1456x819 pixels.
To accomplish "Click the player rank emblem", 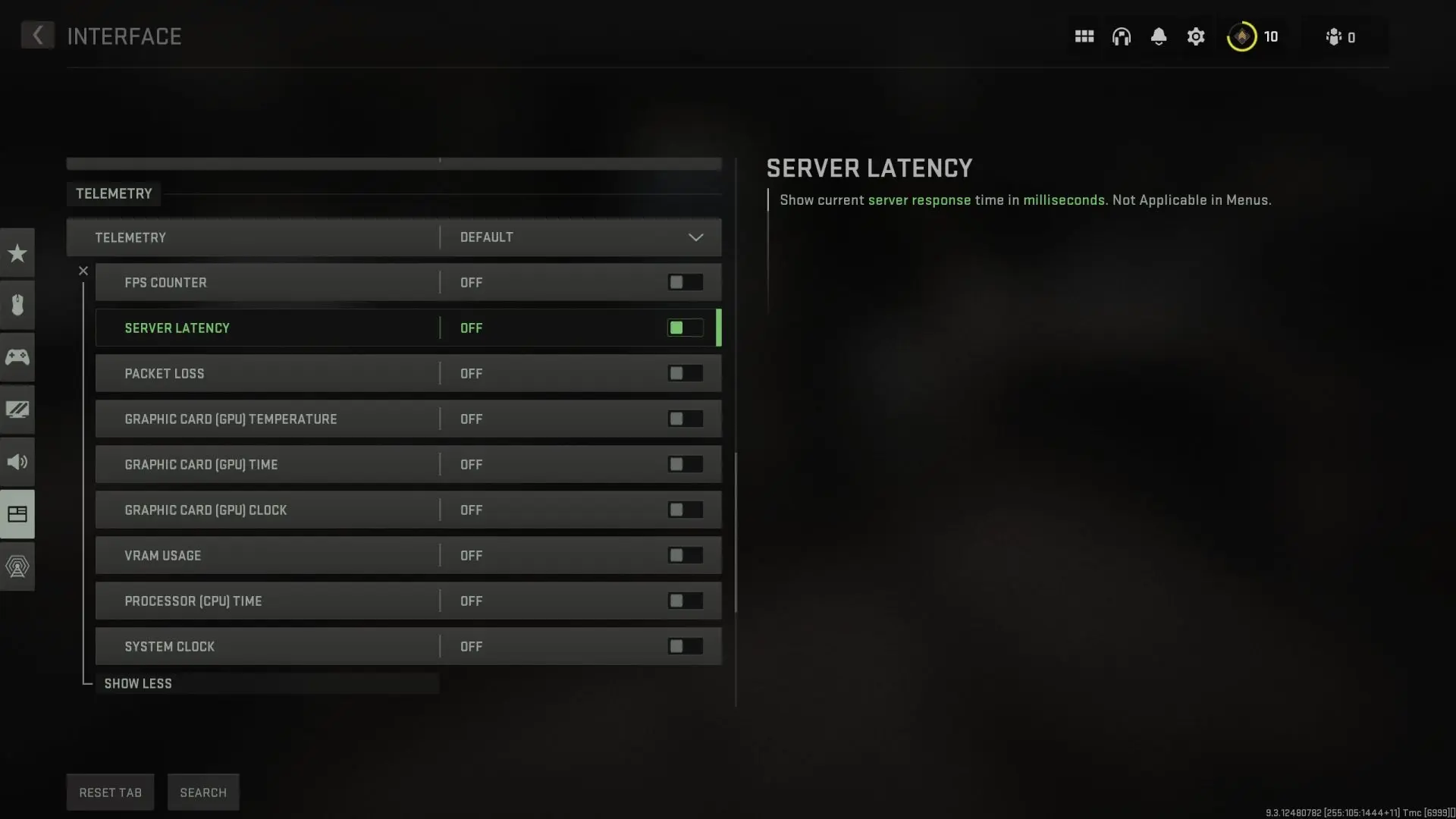I will point(1241,36).
